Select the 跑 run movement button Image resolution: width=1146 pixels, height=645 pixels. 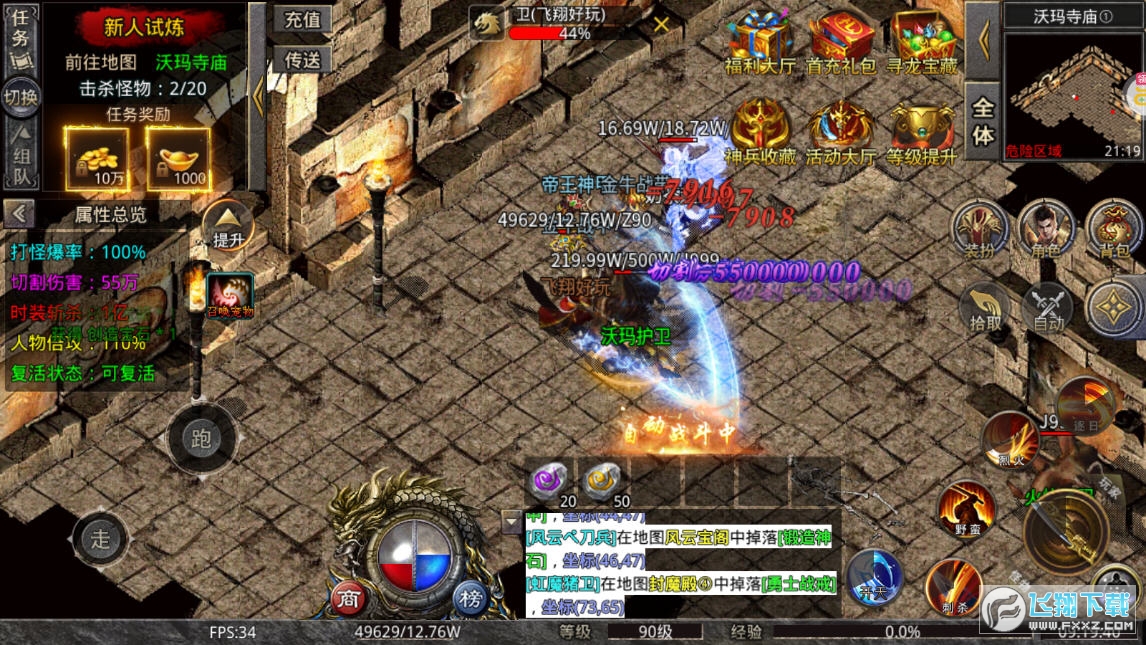(201, 439)
